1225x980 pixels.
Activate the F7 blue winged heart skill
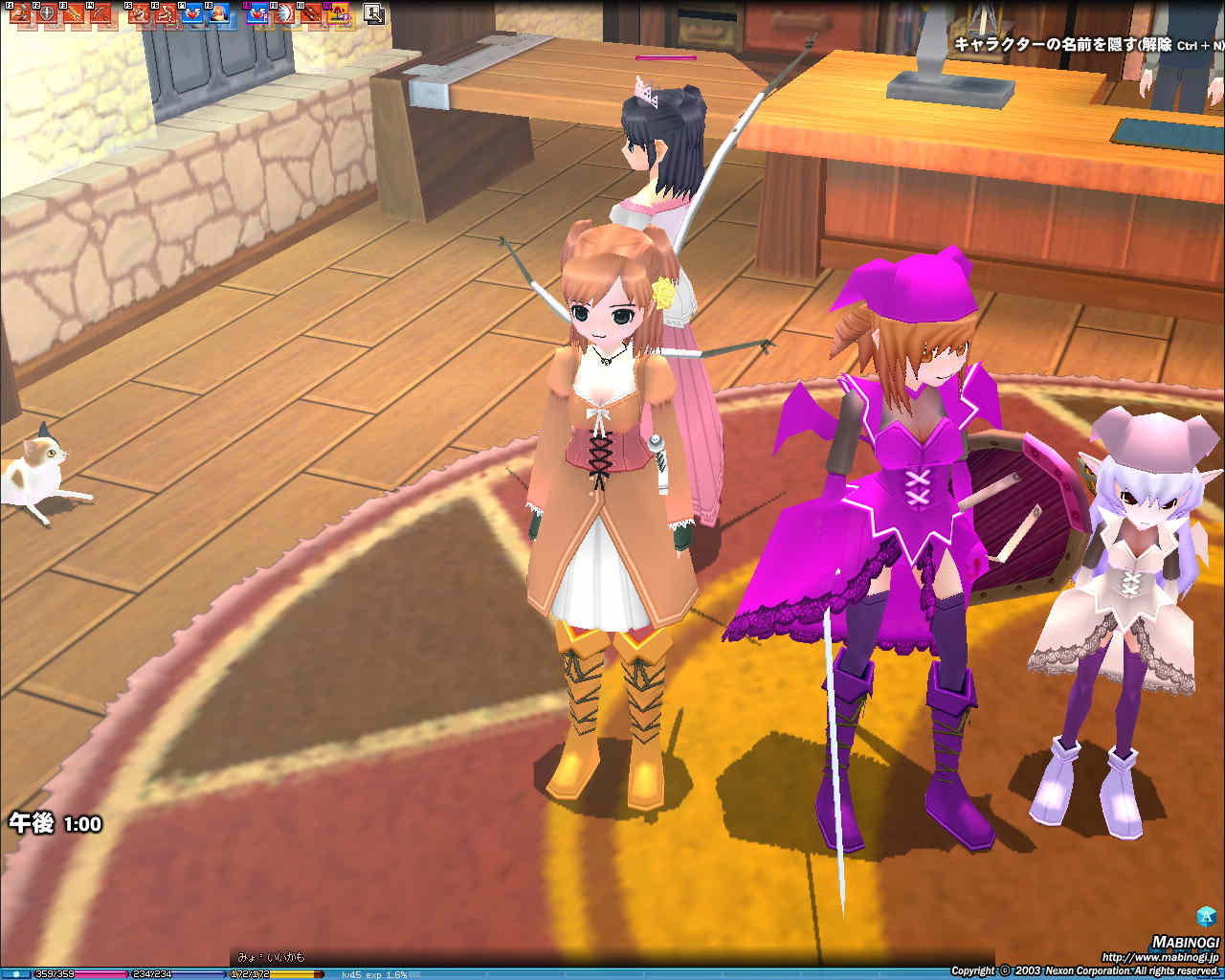(193, 14)
